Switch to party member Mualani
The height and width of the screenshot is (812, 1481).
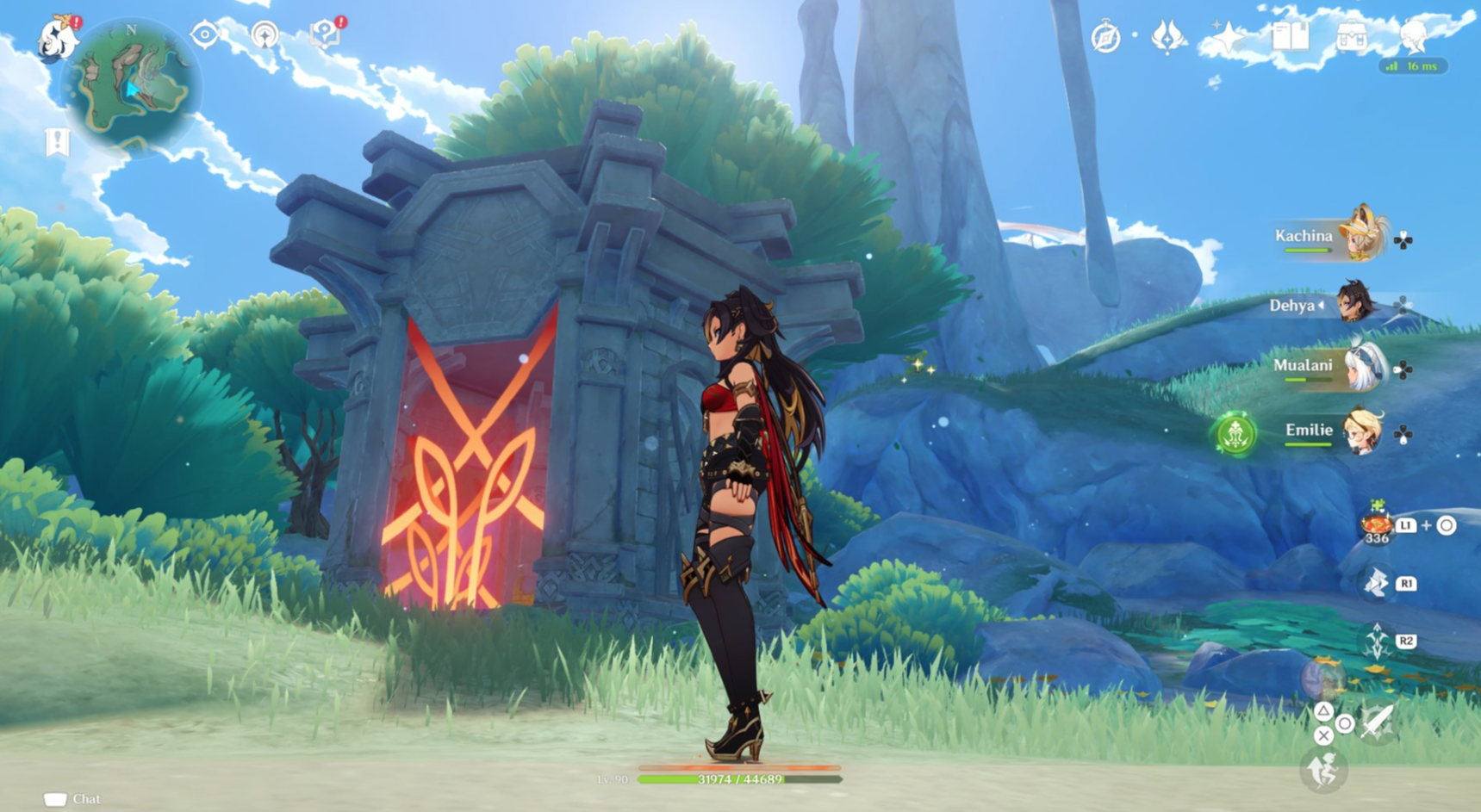1361,367
